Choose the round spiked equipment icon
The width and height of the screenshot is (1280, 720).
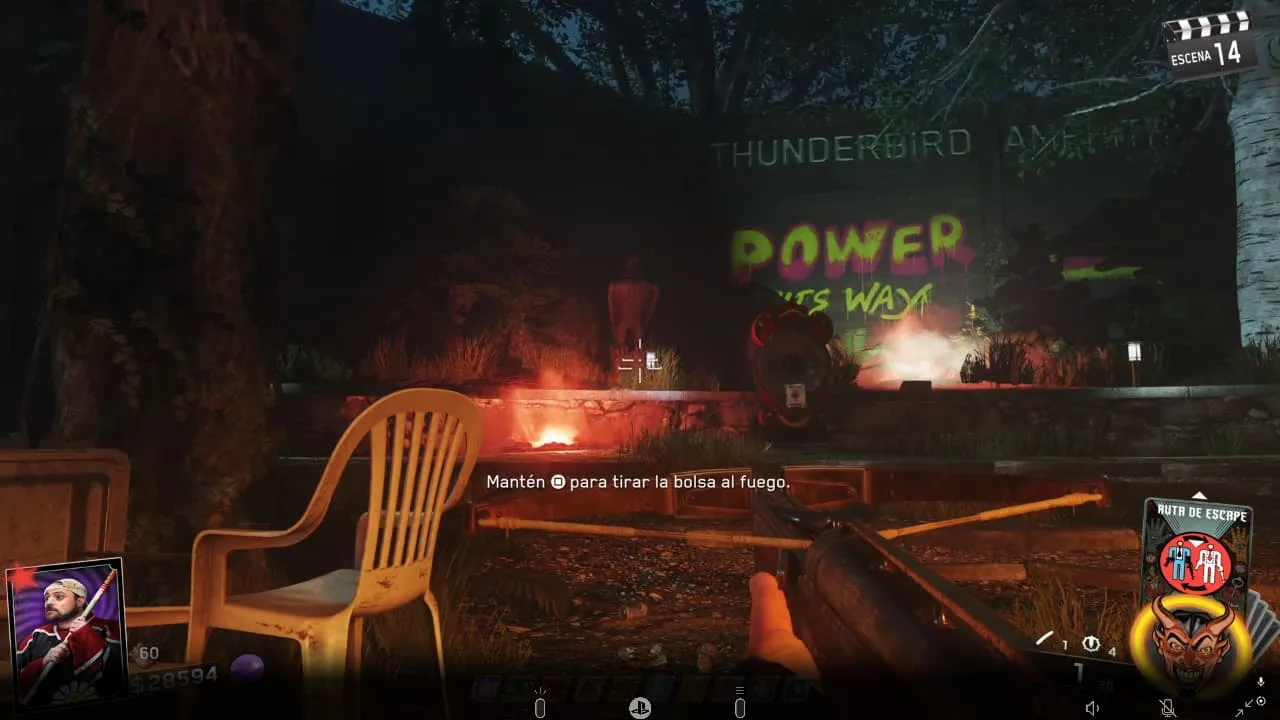1091,645
